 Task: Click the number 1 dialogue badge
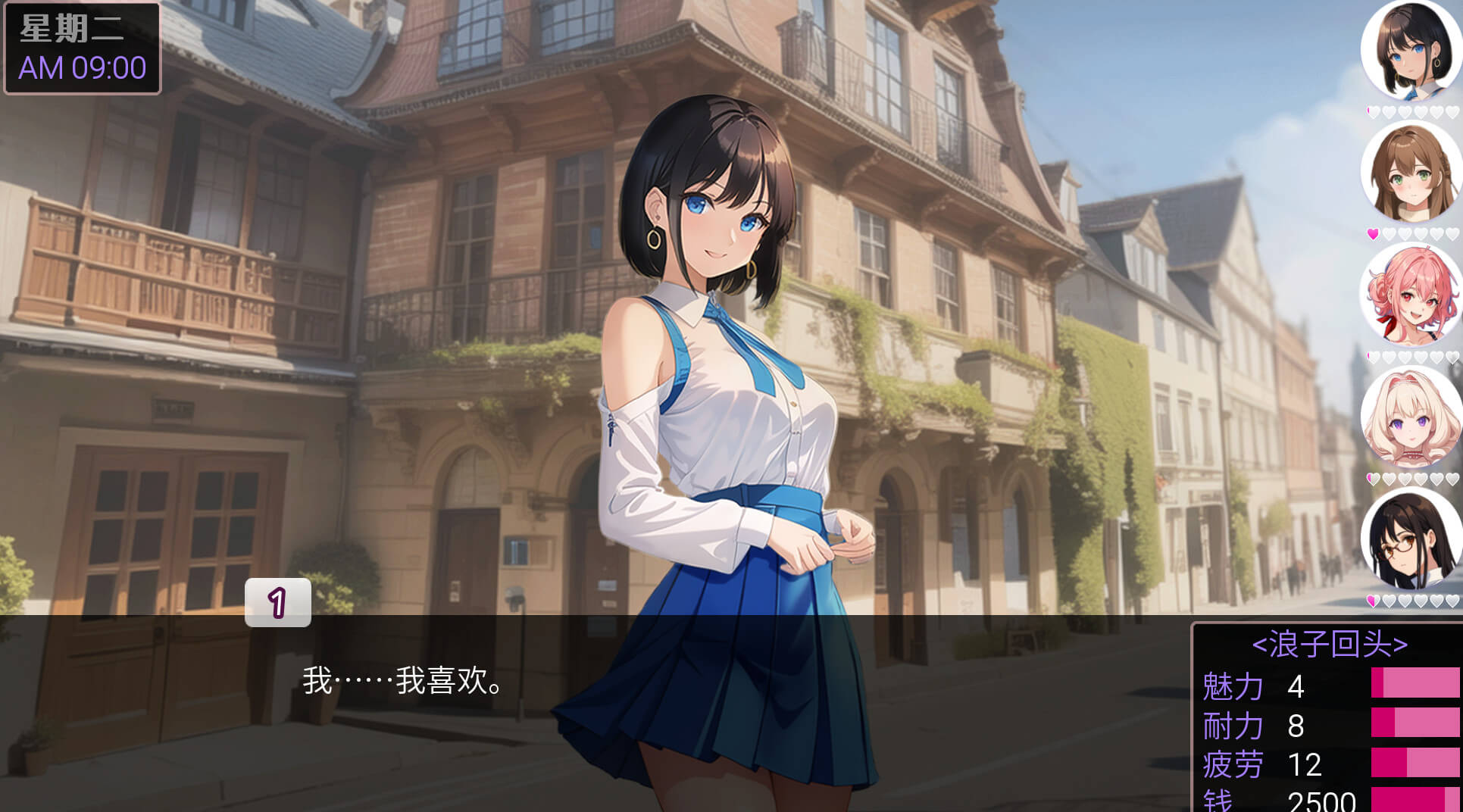tap(277, 603)
